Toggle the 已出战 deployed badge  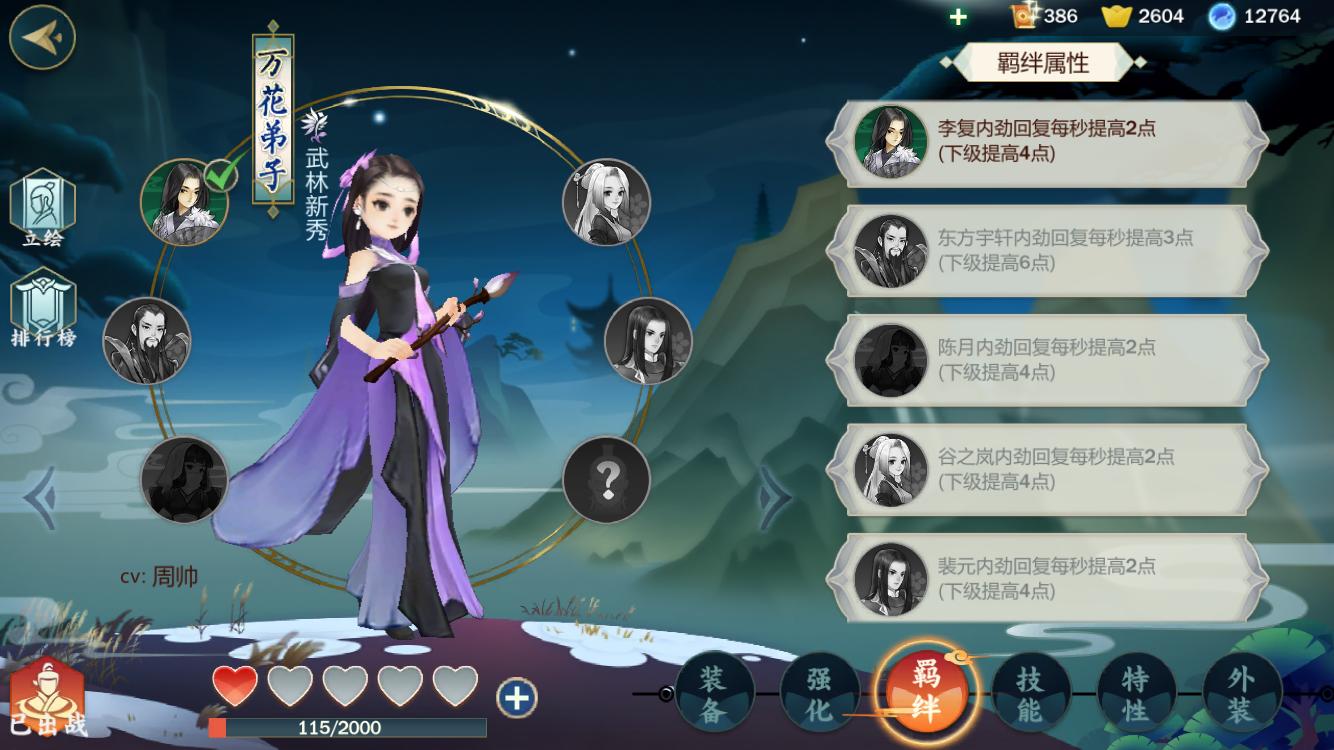tap(47, 700)
